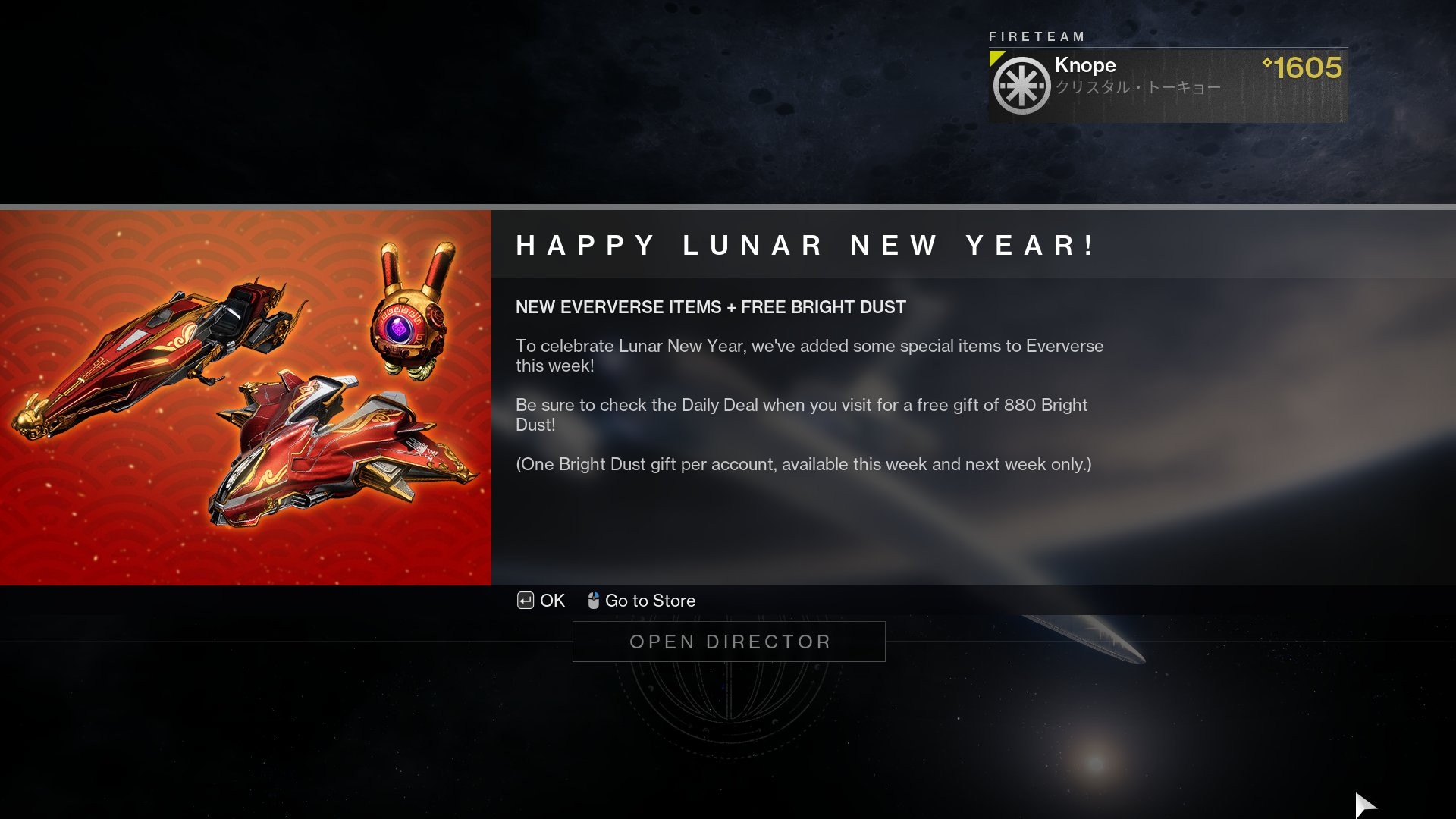Image resolution: width=1456 pixels, height=819 pixels.
Task: Click the mouse icon beside Go to Store
Action: (593, 600)
